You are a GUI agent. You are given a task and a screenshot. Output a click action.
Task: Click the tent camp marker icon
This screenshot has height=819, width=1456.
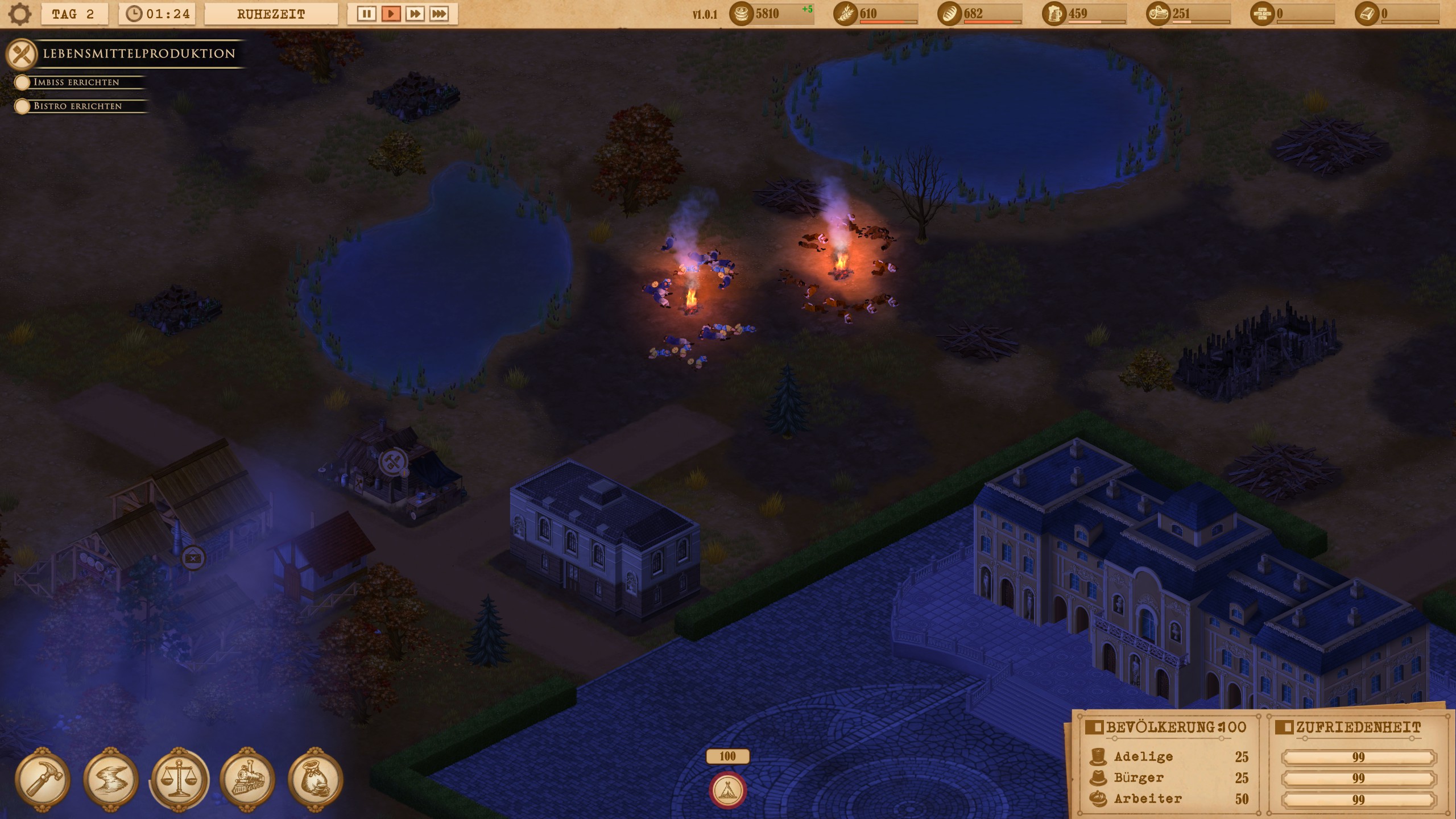click(727, 789)
